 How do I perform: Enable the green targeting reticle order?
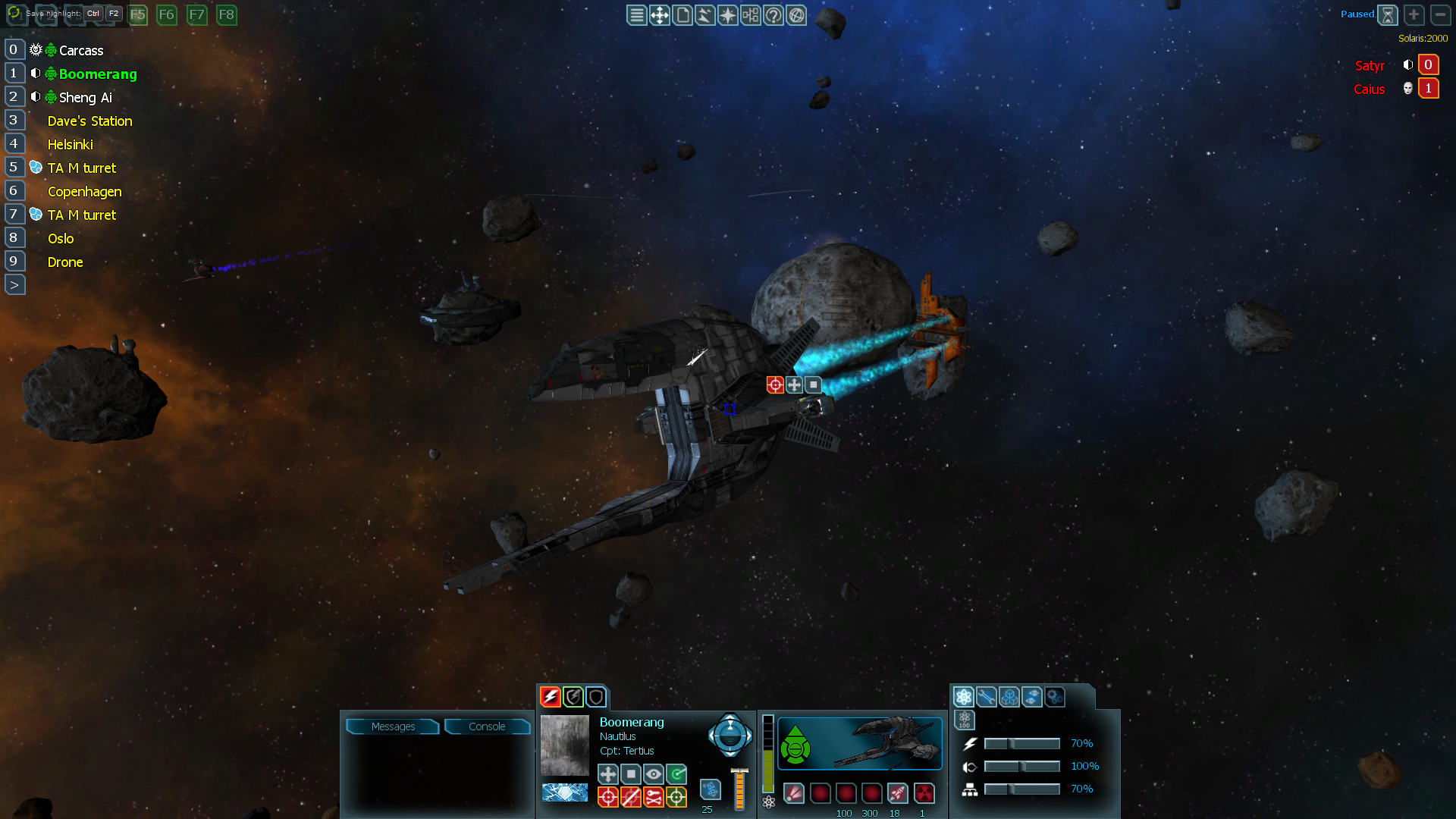676,796
